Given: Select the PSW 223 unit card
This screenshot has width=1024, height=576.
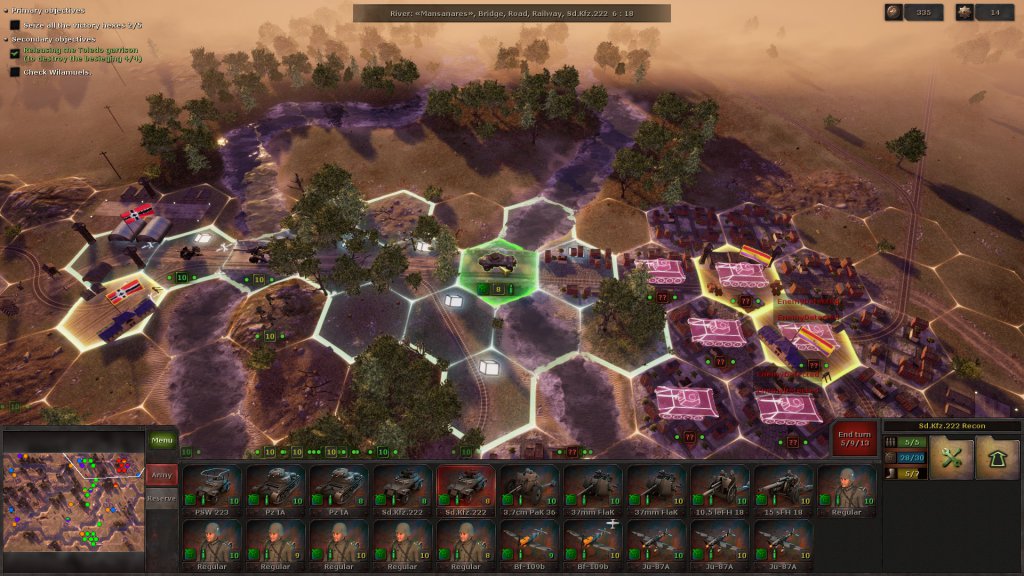Looking at the screenshot, I should pyautogui.click(x=213, y=490).
